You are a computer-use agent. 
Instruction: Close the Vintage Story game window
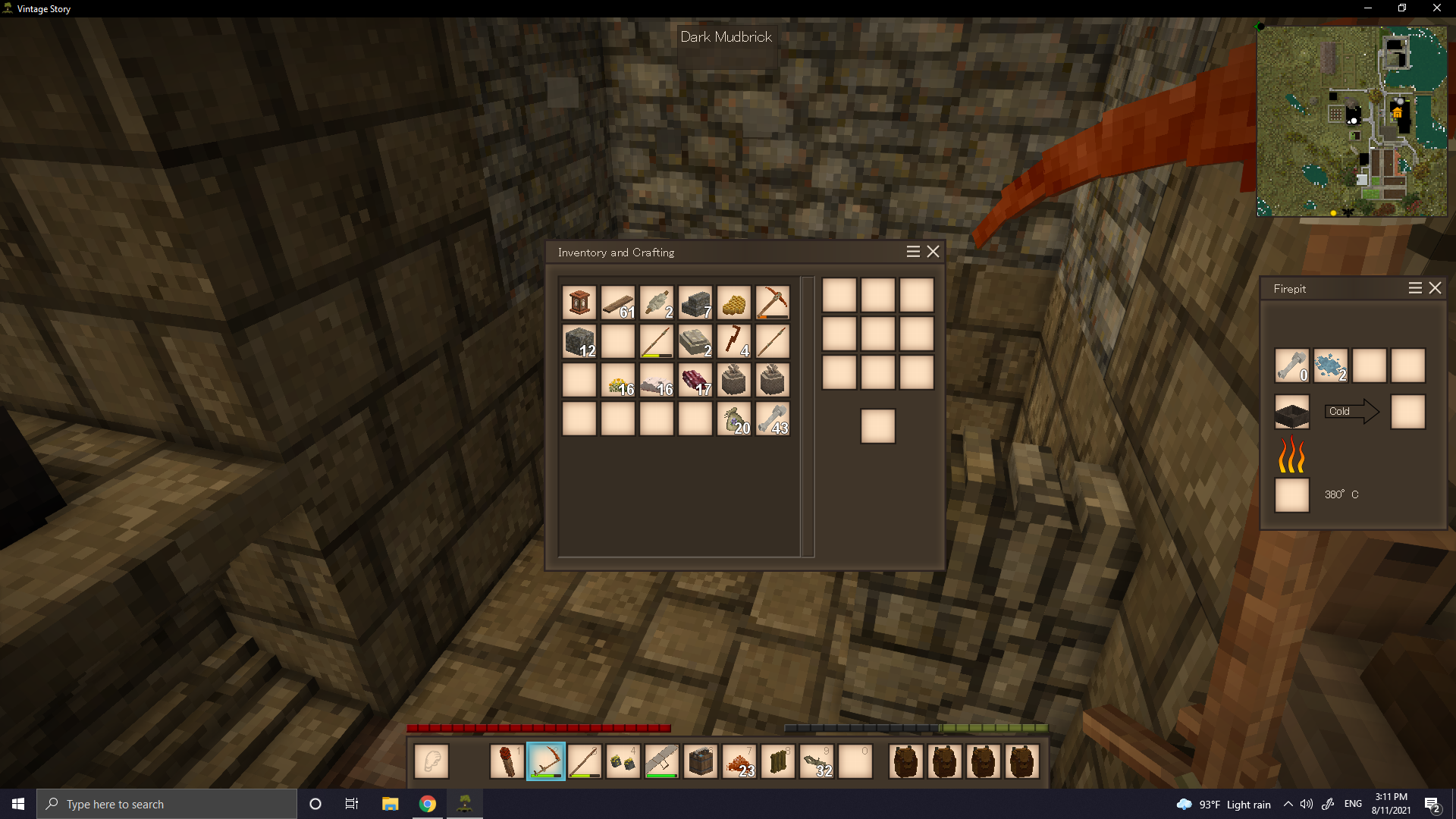[1436, 8]
